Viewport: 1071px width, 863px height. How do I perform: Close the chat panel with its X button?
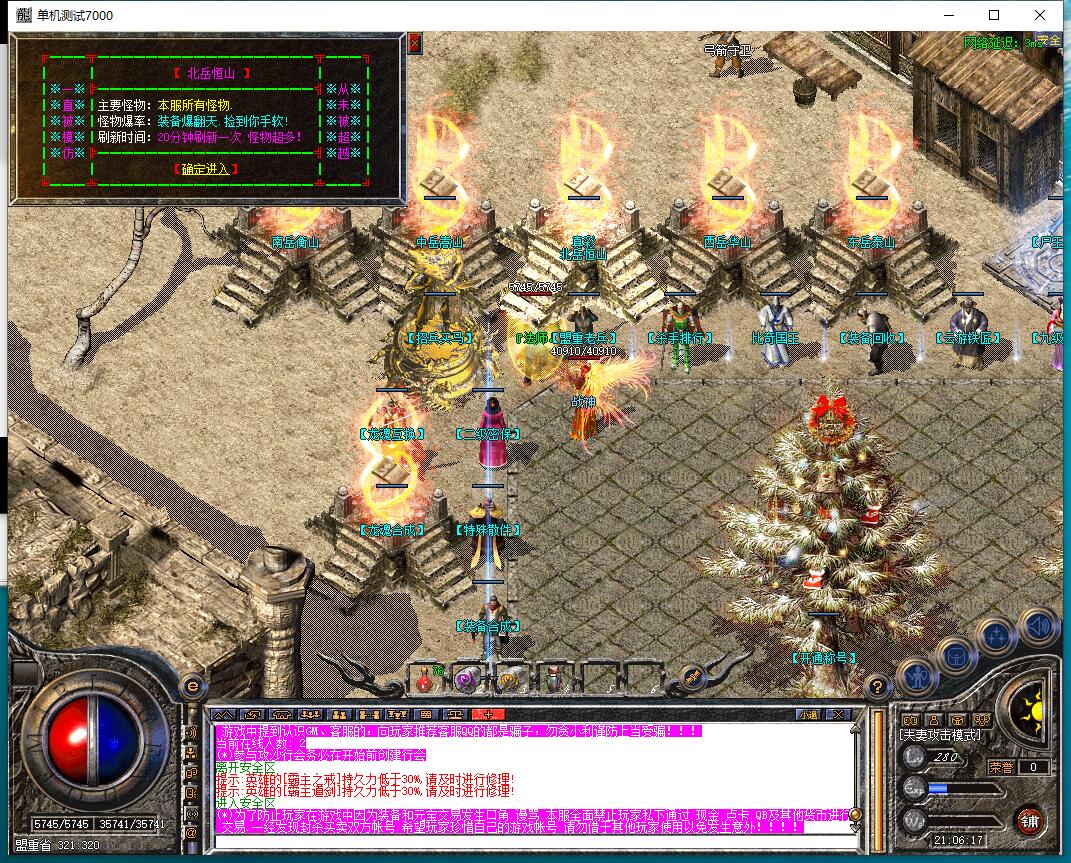tap(841, 714)
